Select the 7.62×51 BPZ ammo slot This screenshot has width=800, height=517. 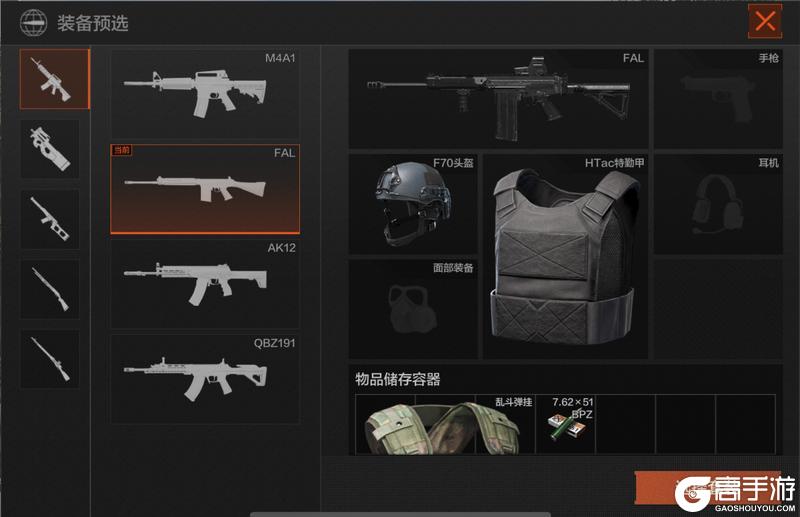tap(566, 423)
